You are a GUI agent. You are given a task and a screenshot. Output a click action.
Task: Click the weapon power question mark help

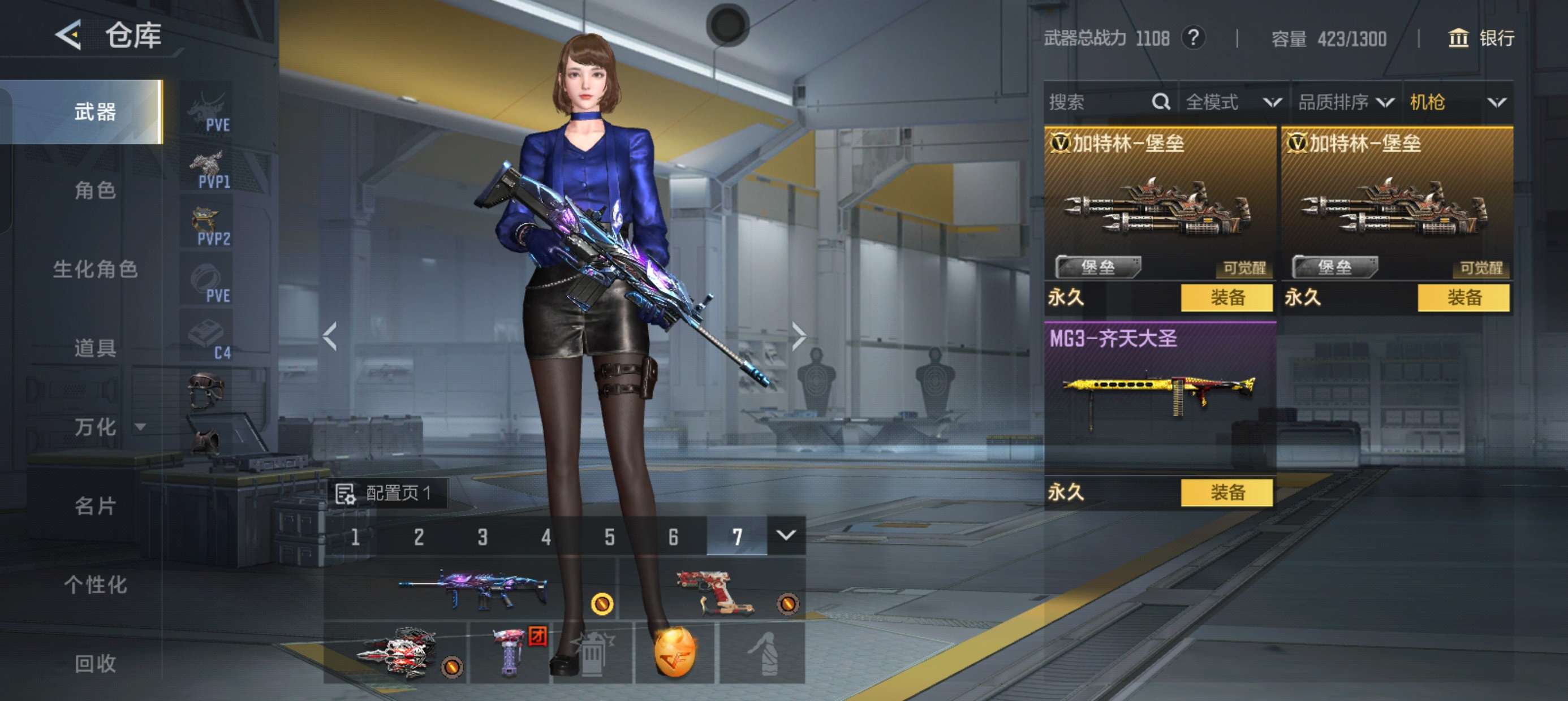1193,38
